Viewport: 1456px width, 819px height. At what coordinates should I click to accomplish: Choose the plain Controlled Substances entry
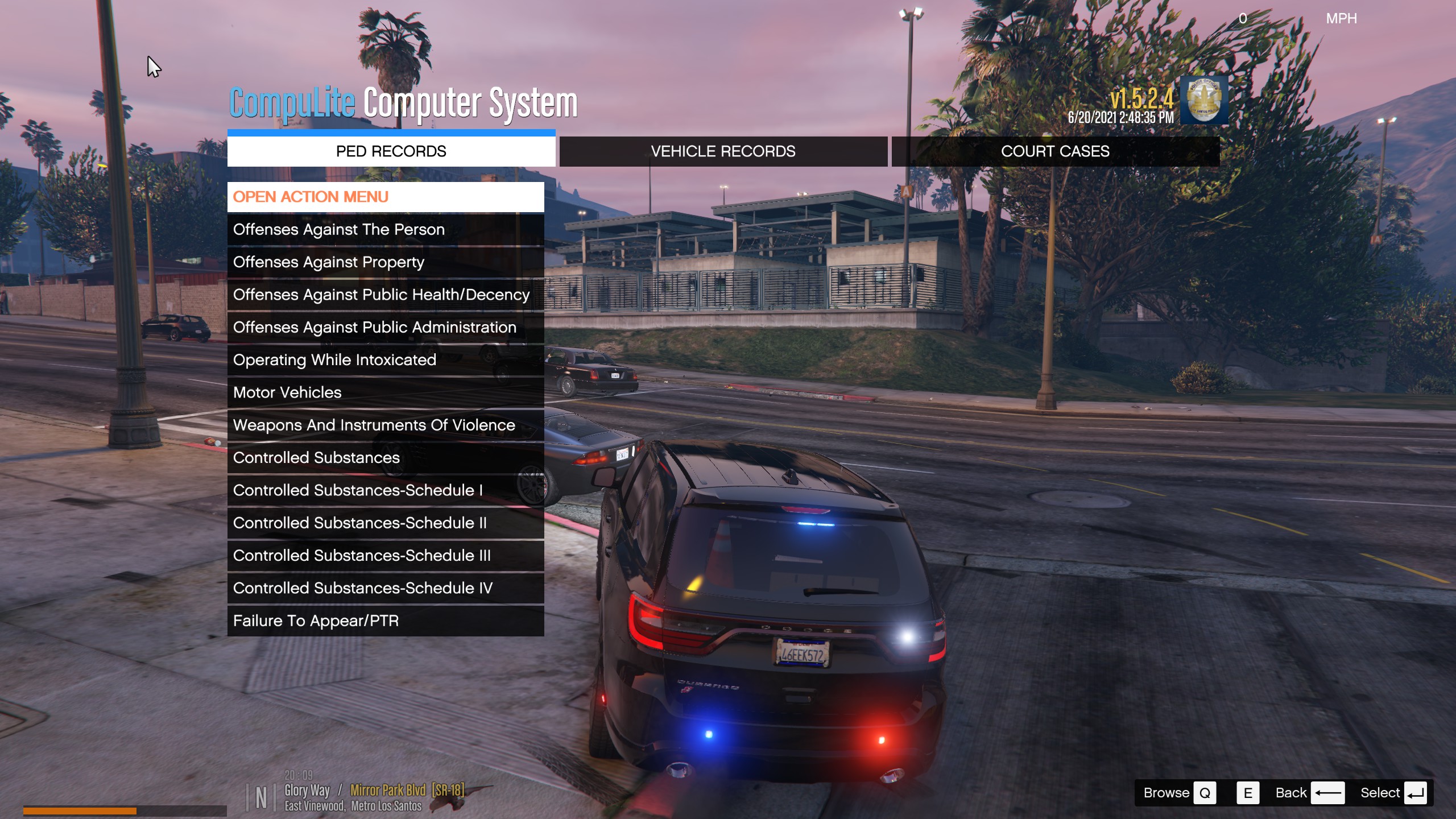click(x=386, y=458)
